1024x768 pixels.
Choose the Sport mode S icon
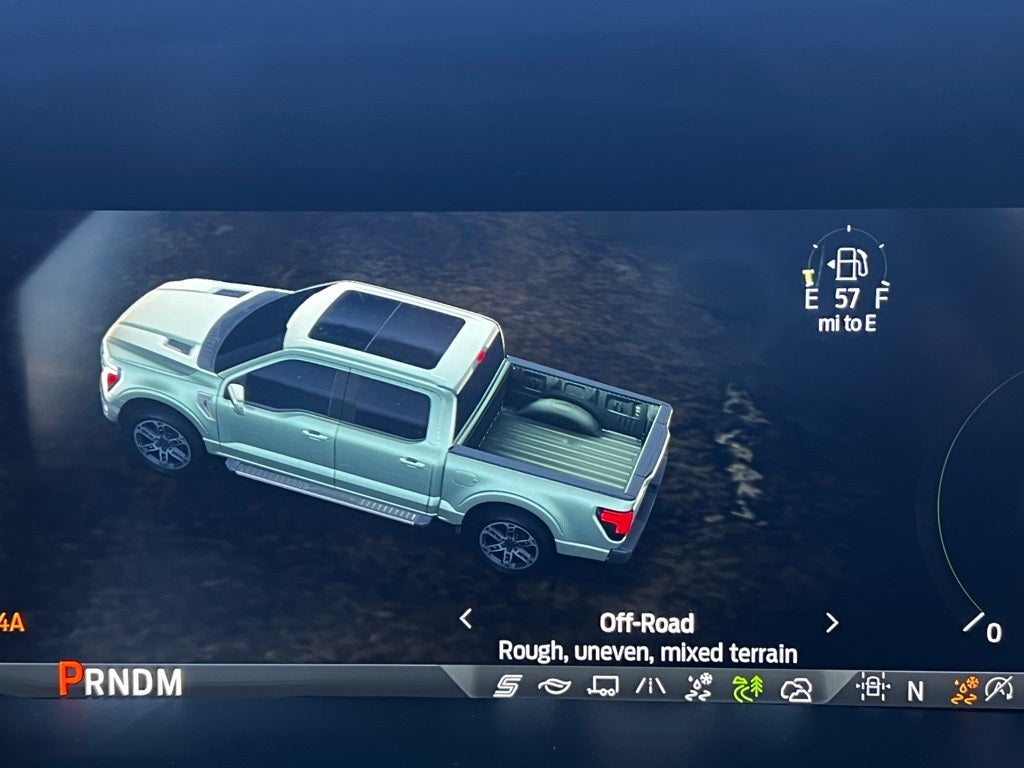point(507,686)
